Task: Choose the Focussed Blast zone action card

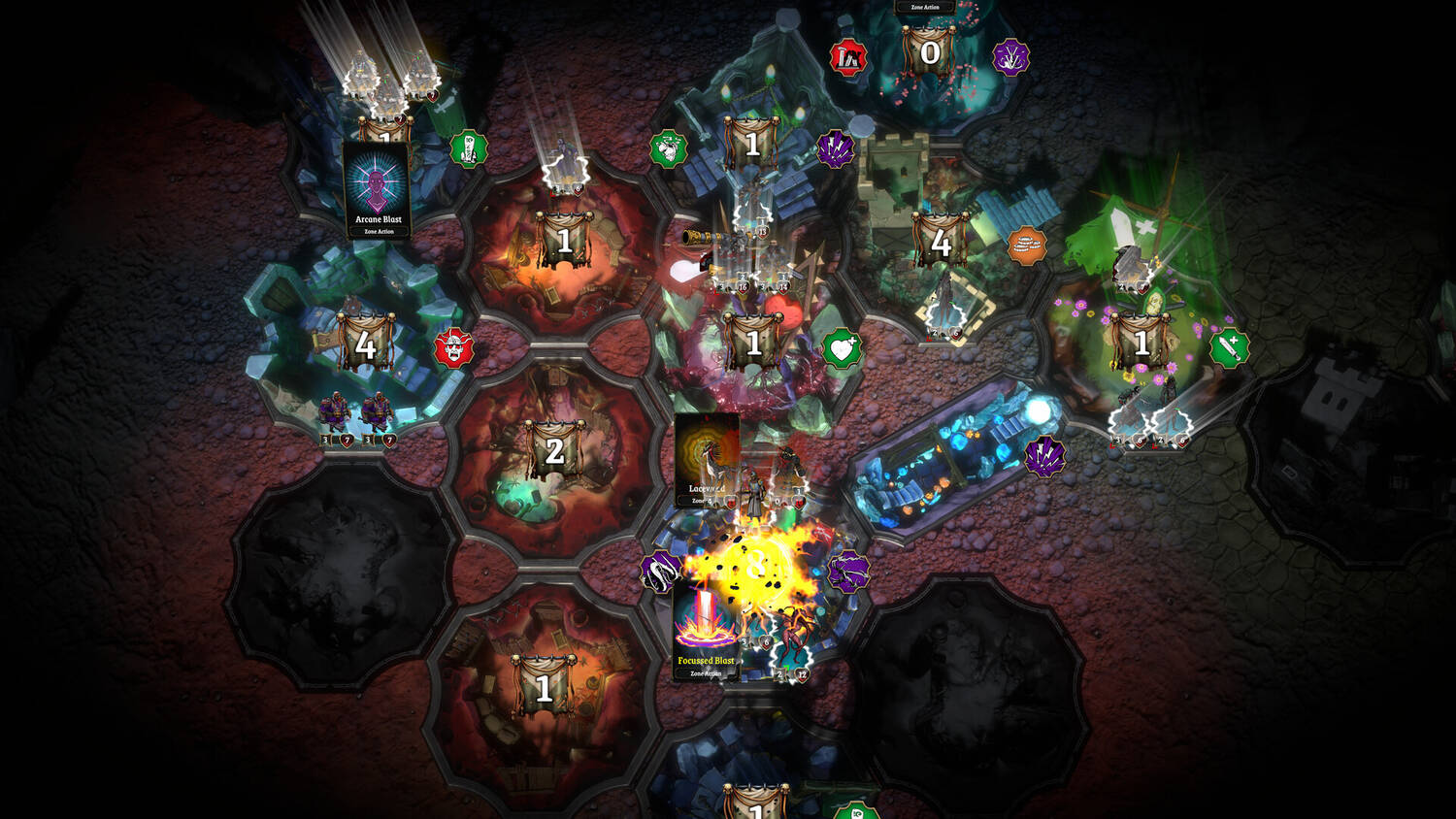Action: pos(706,629)
